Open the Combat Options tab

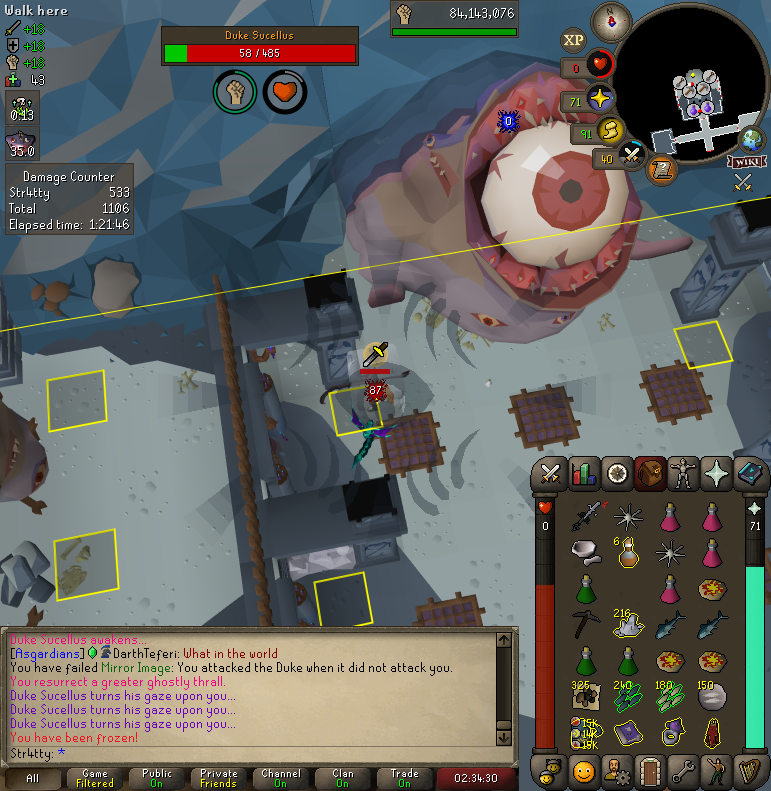[x=550, y=473]
